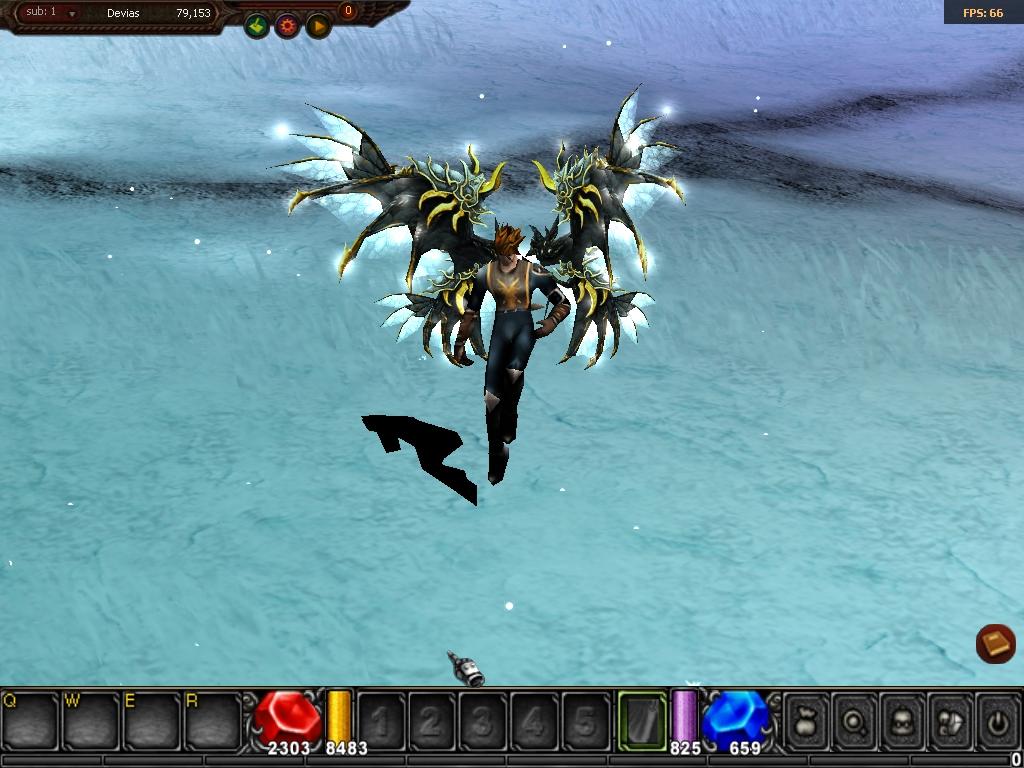Click the shield and armor button
1024x768 pixels.
(x=951, y=721)
